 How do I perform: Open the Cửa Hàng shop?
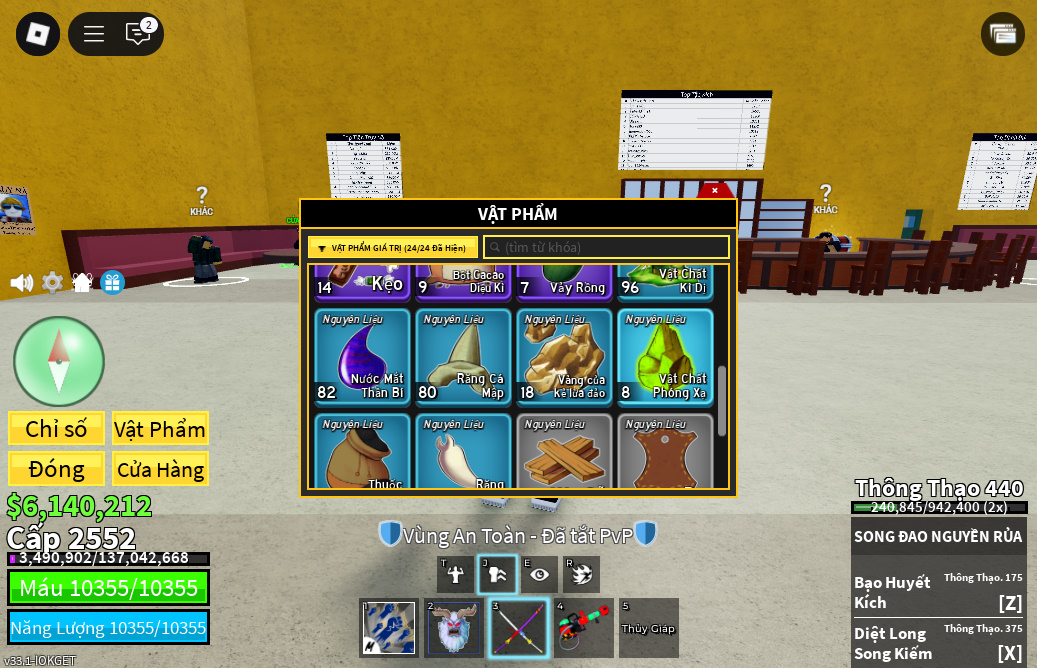coord(160,469)
